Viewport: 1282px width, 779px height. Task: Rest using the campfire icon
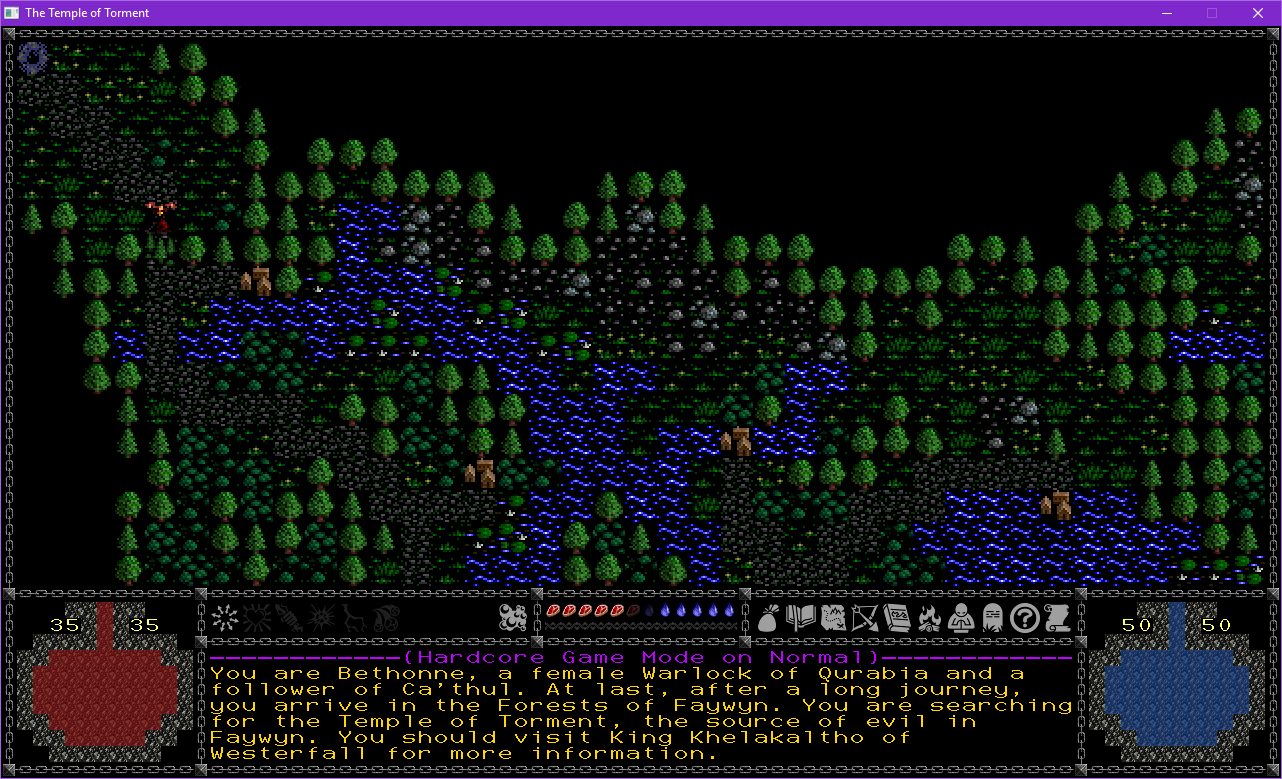(x=928, y=620)
